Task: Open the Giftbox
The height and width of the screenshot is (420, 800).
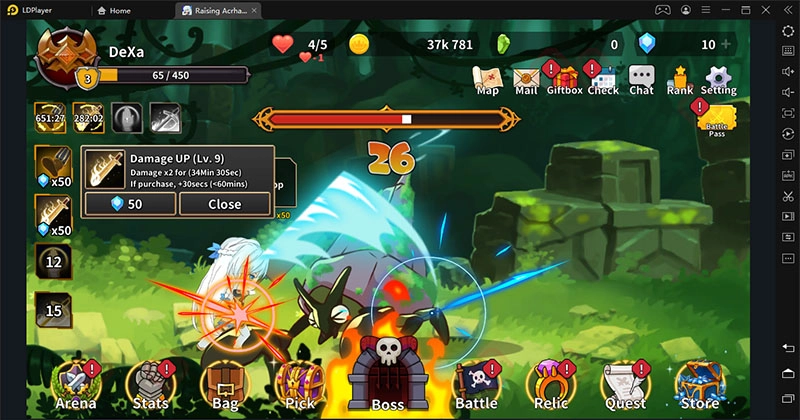Action: pyautogui.click(x=565, y=78)
